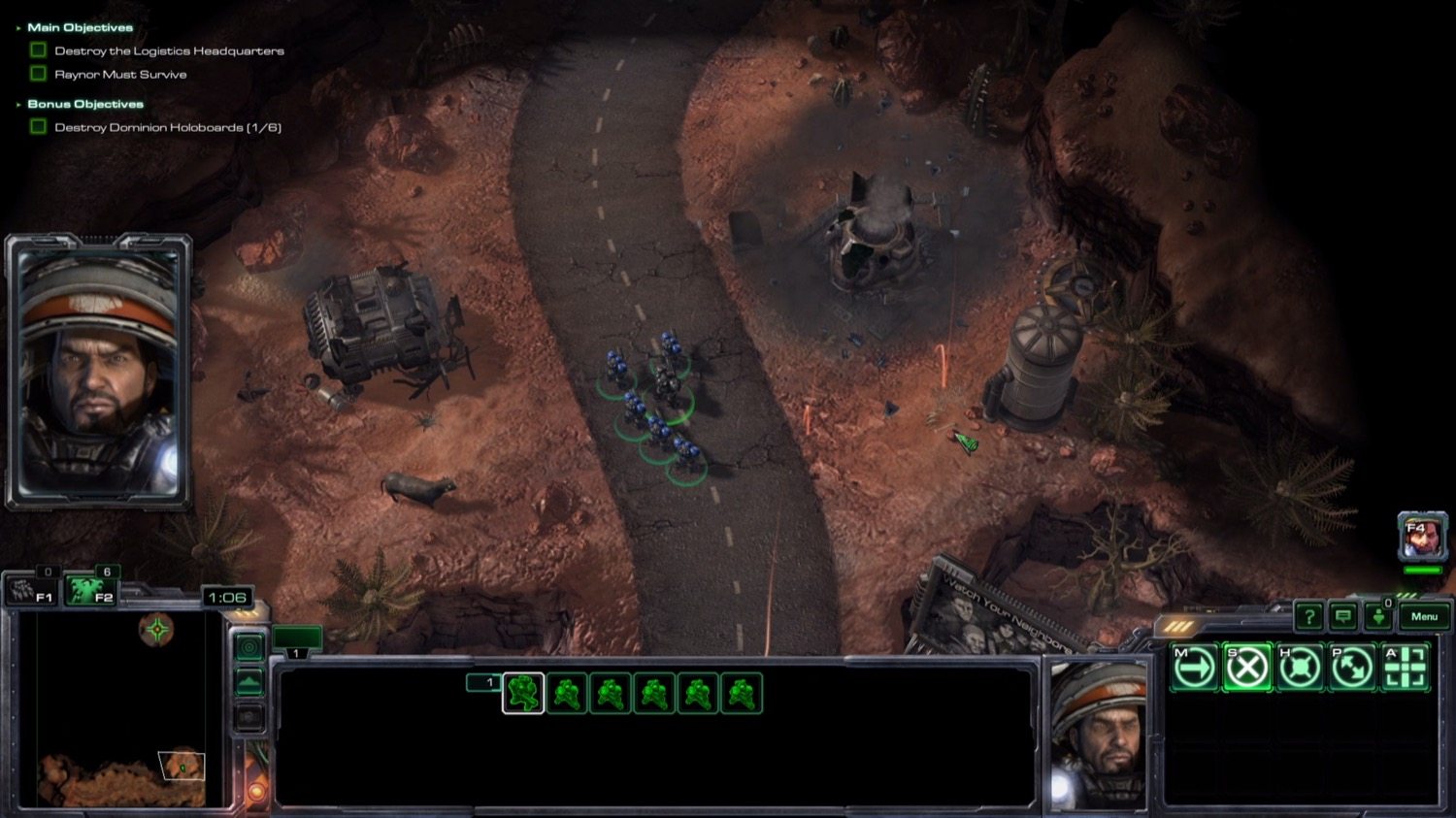Click the minimap
Viewport: 1456px width, 818px height.
point(121,708)
